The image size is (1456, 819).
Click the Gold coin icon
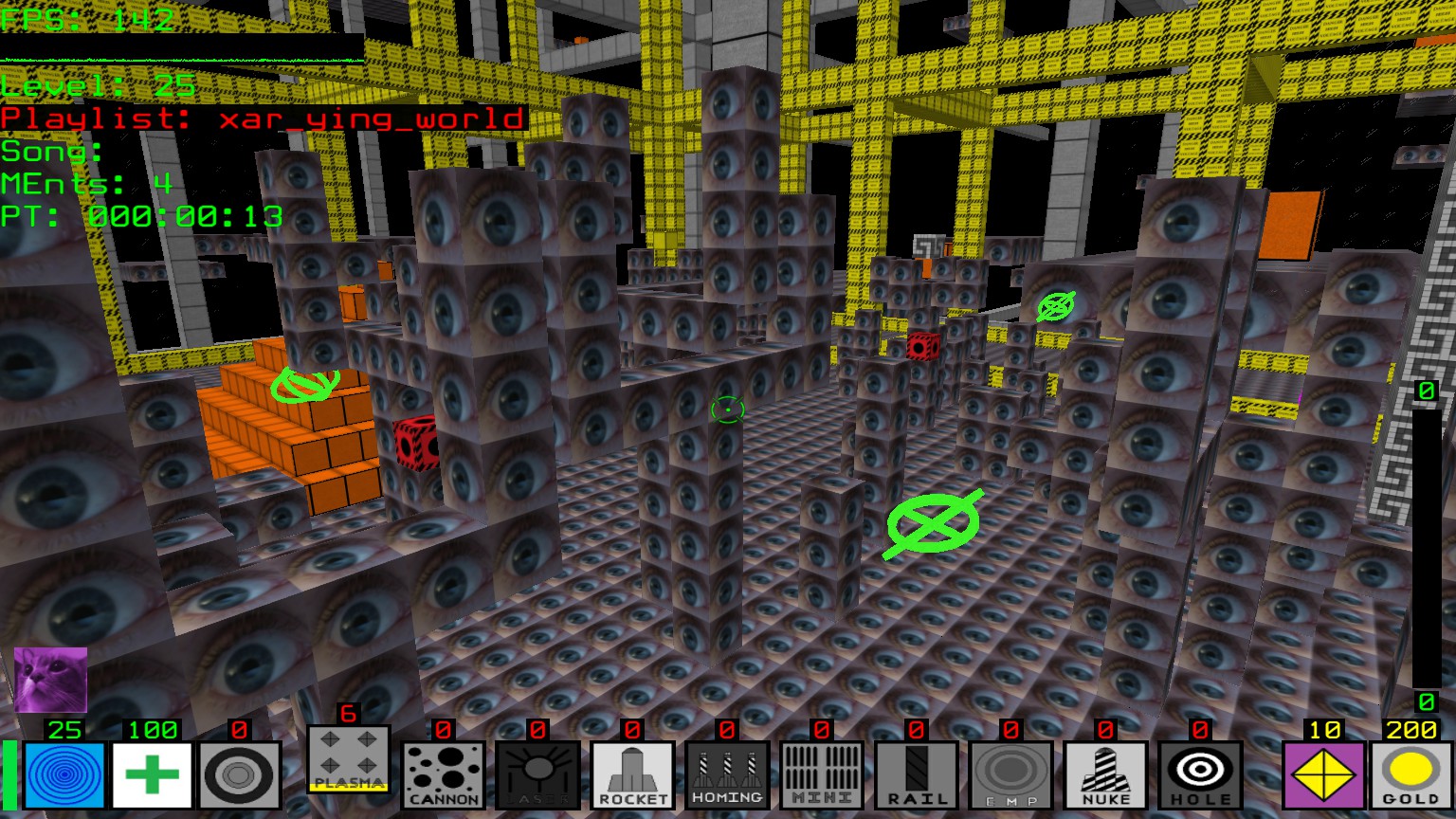pyautogui.click(x=1410, y=775)
